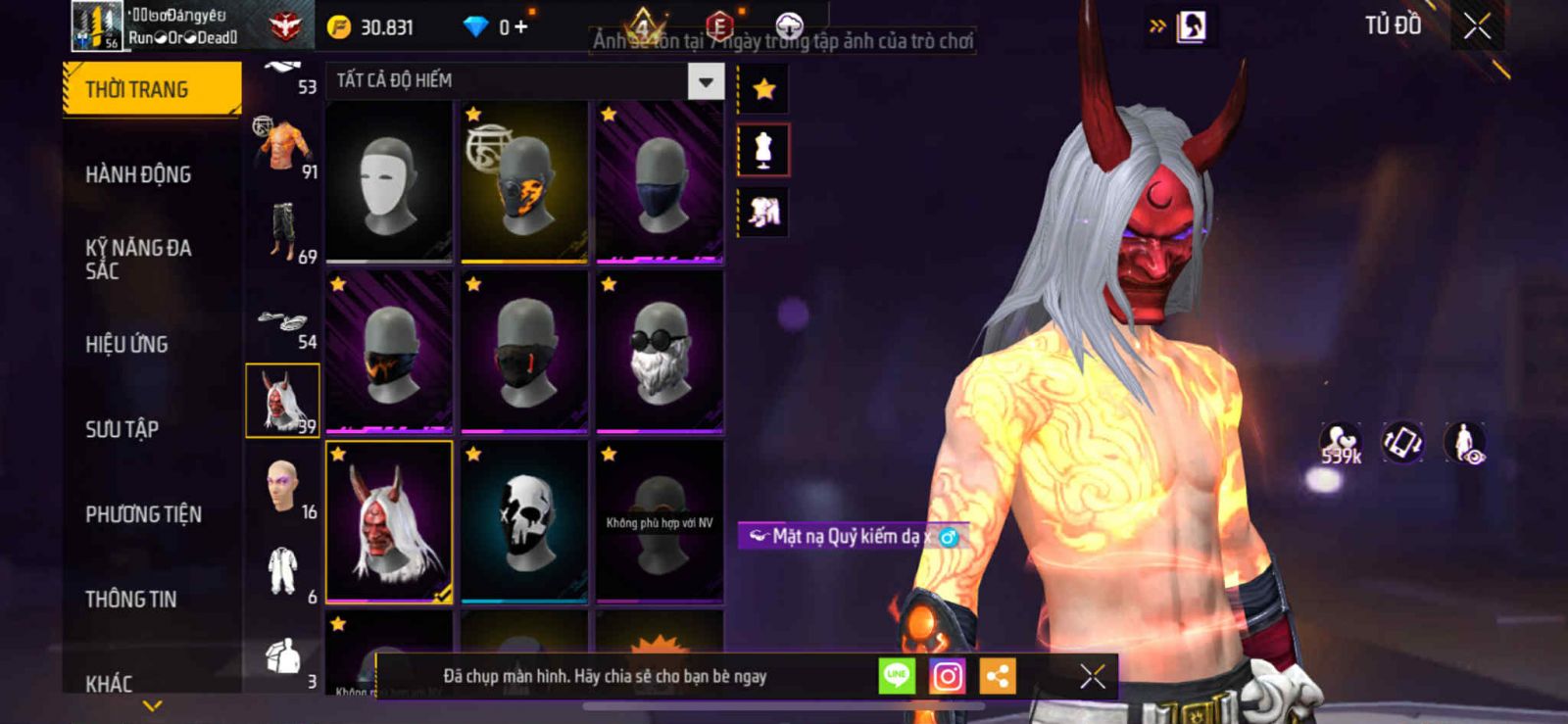Select the bald head face category
The width and height of the screenshot is (1568, 724).
pyautogui.click(x=282, y=486)
